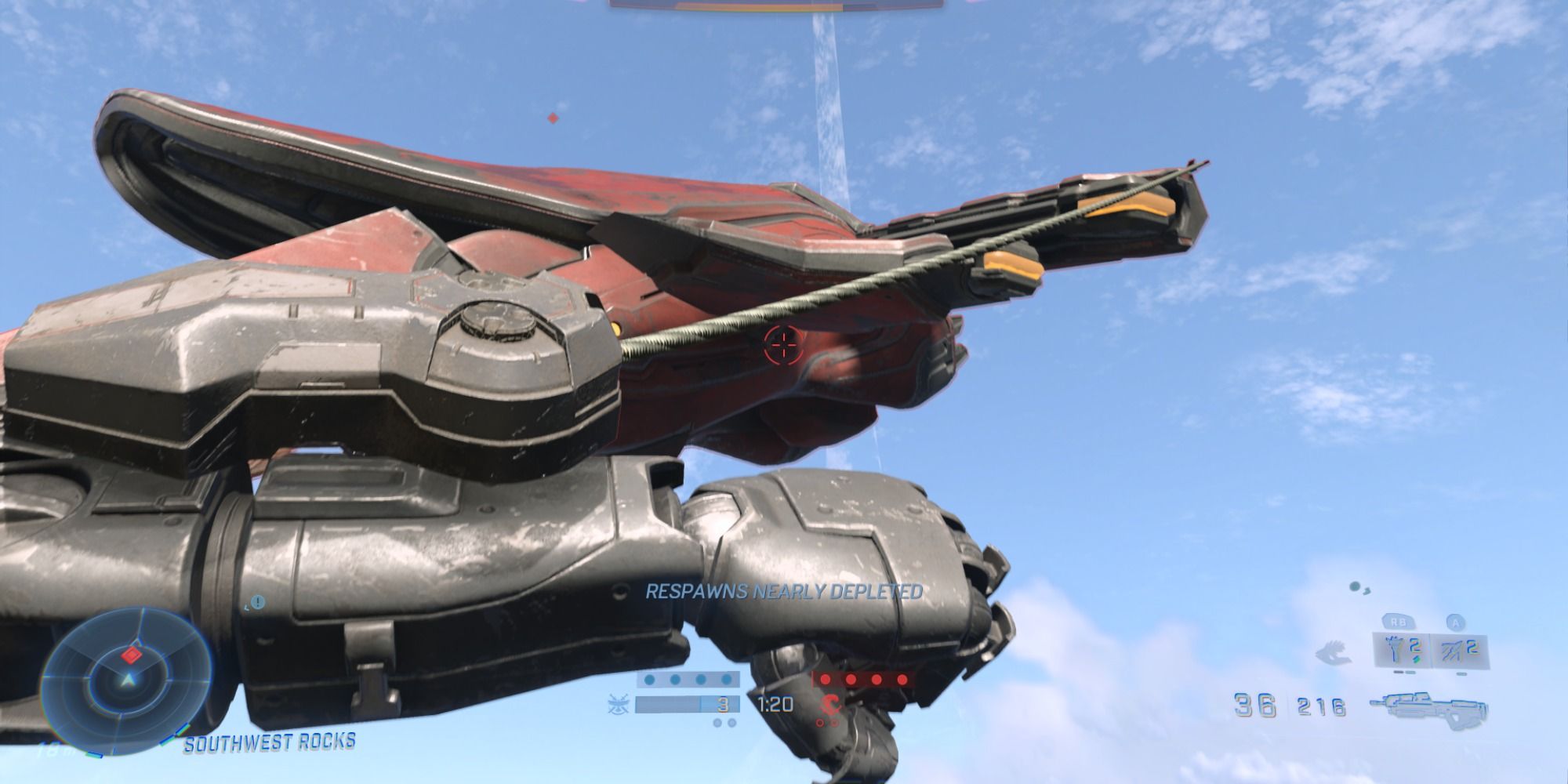Click the red enemy diamond marker in the sky
Image resolution: width=1568 pixels, height=784 pixels.
tap(554, 118)
